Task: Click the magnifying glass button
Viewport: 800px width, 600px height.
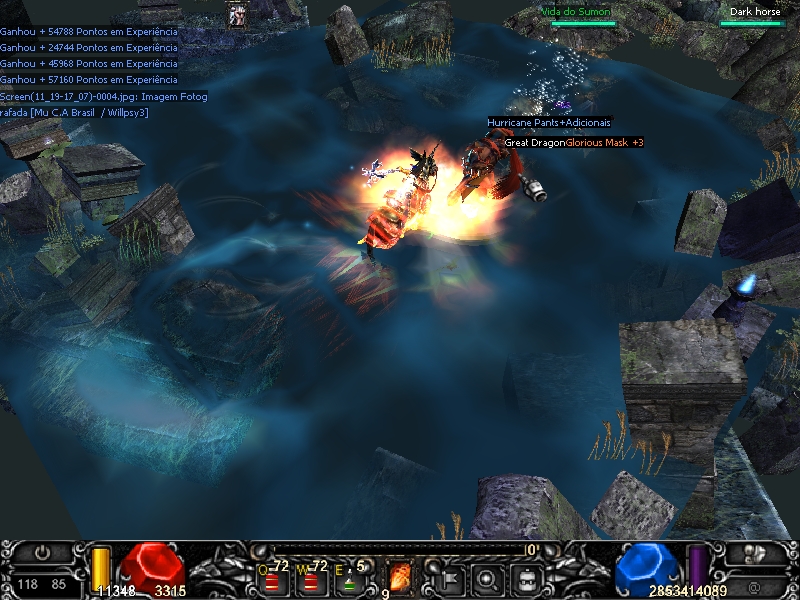Action: (x=488, y=577)
